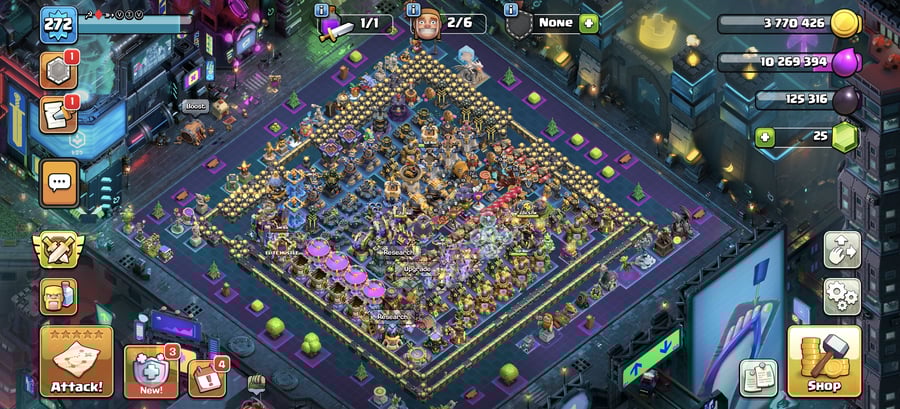Open the clipboard notes icon beside Shop
The height and width of the screenshot is (409, 900).
click(x=758, y=378)
